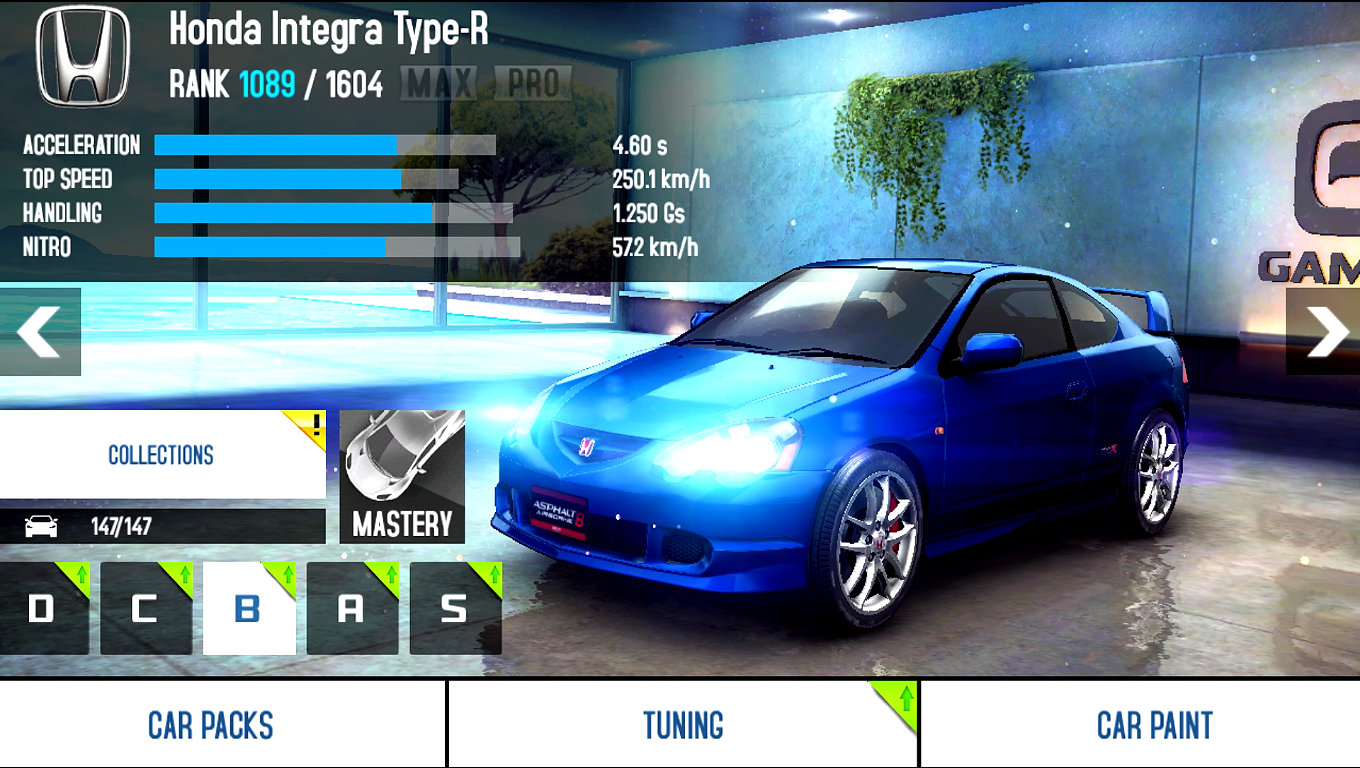Select the class B tab
This screenshot has height=768, width=1360.
pyautogui.click(x=249, y=608)
